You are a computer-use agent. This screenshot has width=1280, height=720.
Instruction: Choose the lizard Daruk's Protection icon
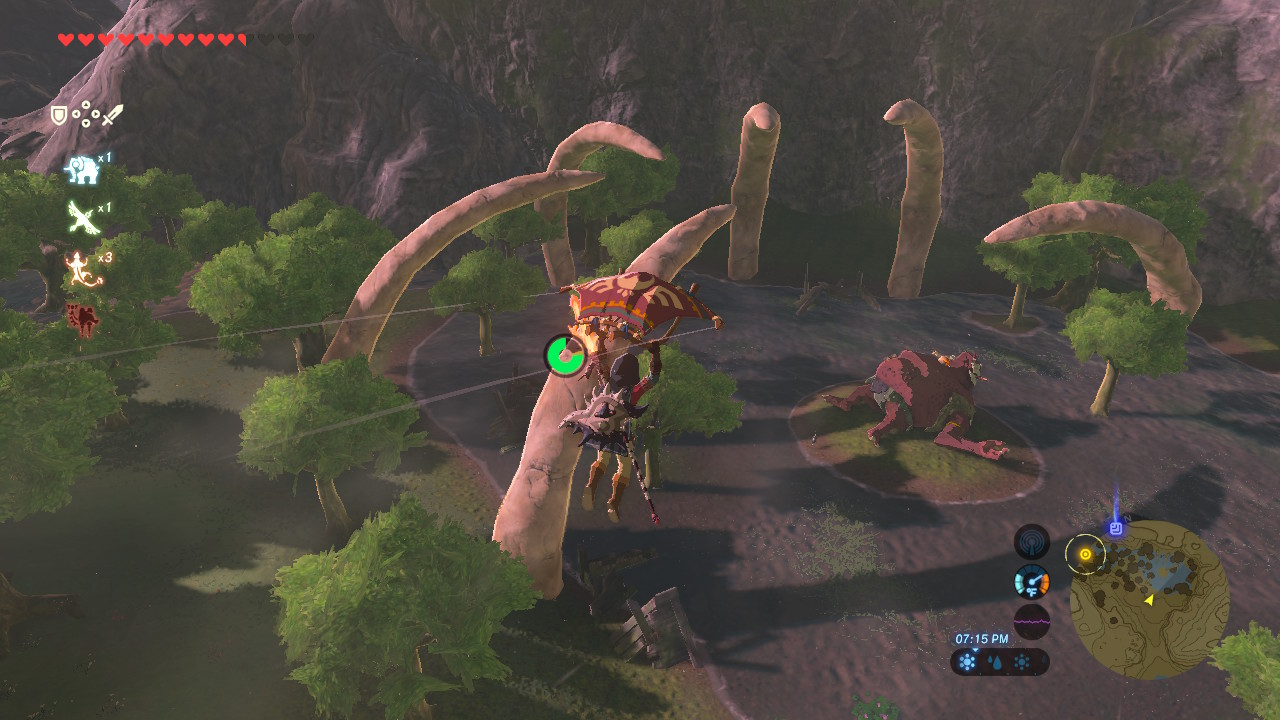[82, 268]
